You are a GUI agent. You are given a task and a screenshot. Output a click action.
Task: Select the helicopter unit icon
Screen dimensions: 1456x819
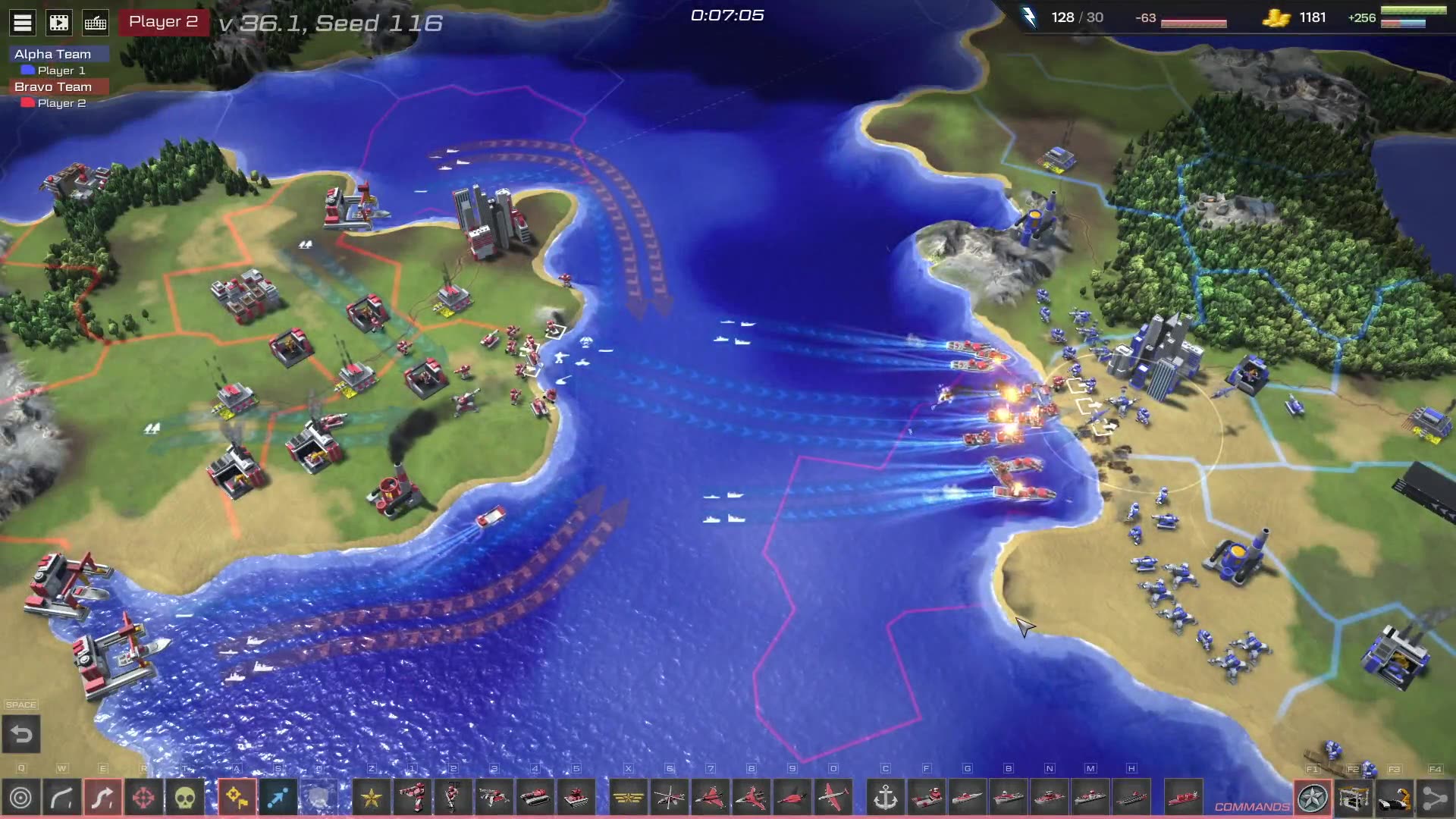pyautogui.click(x=670, y=798)
